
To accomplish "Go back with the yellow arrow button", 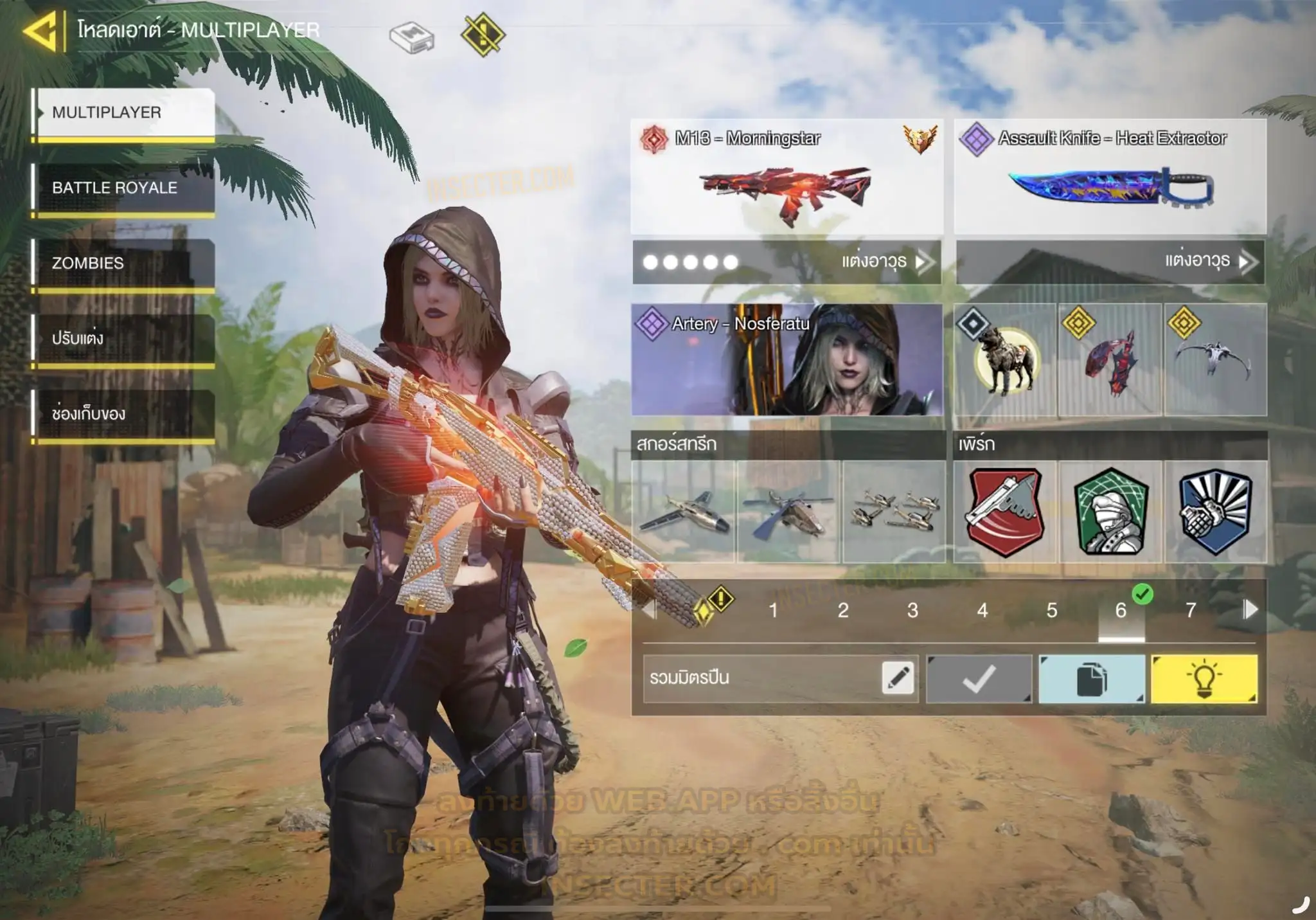I will tap(41, 31).
